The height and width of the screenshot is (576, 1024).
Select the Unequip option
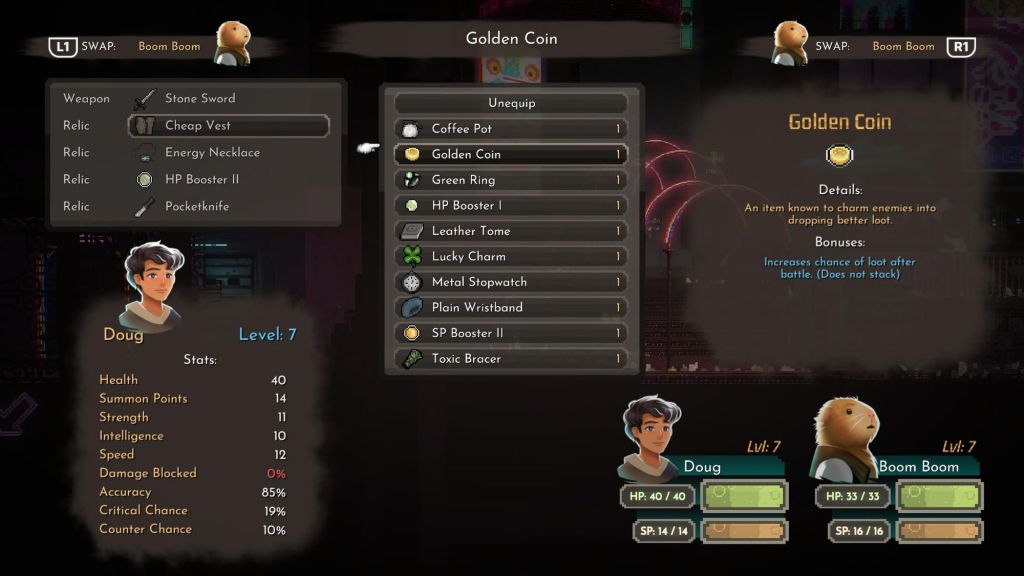[511, 103]
